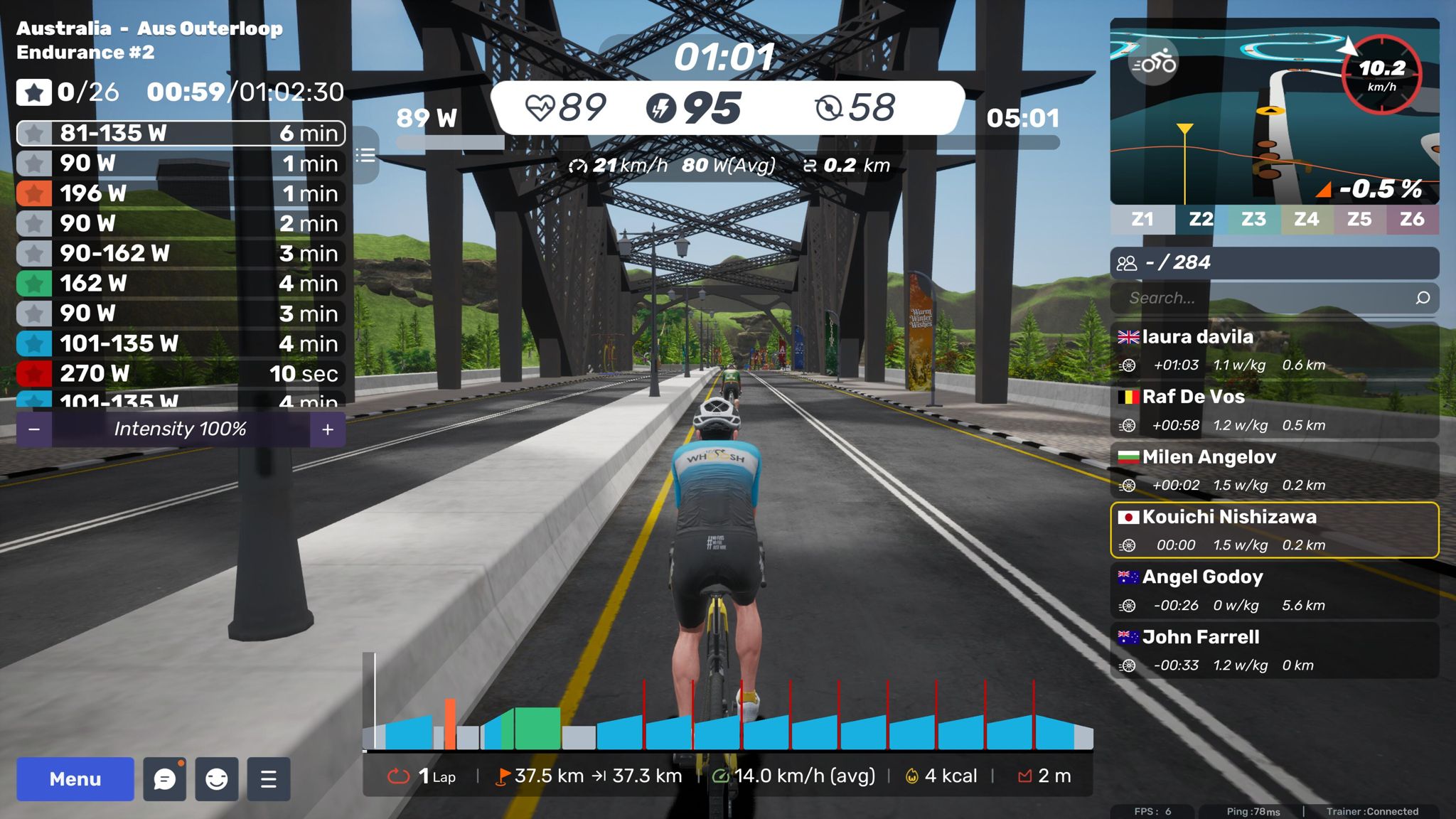The image size is (1456, 819).
Task: Increase workout intensity with plus
Action: tap(328, 429)
